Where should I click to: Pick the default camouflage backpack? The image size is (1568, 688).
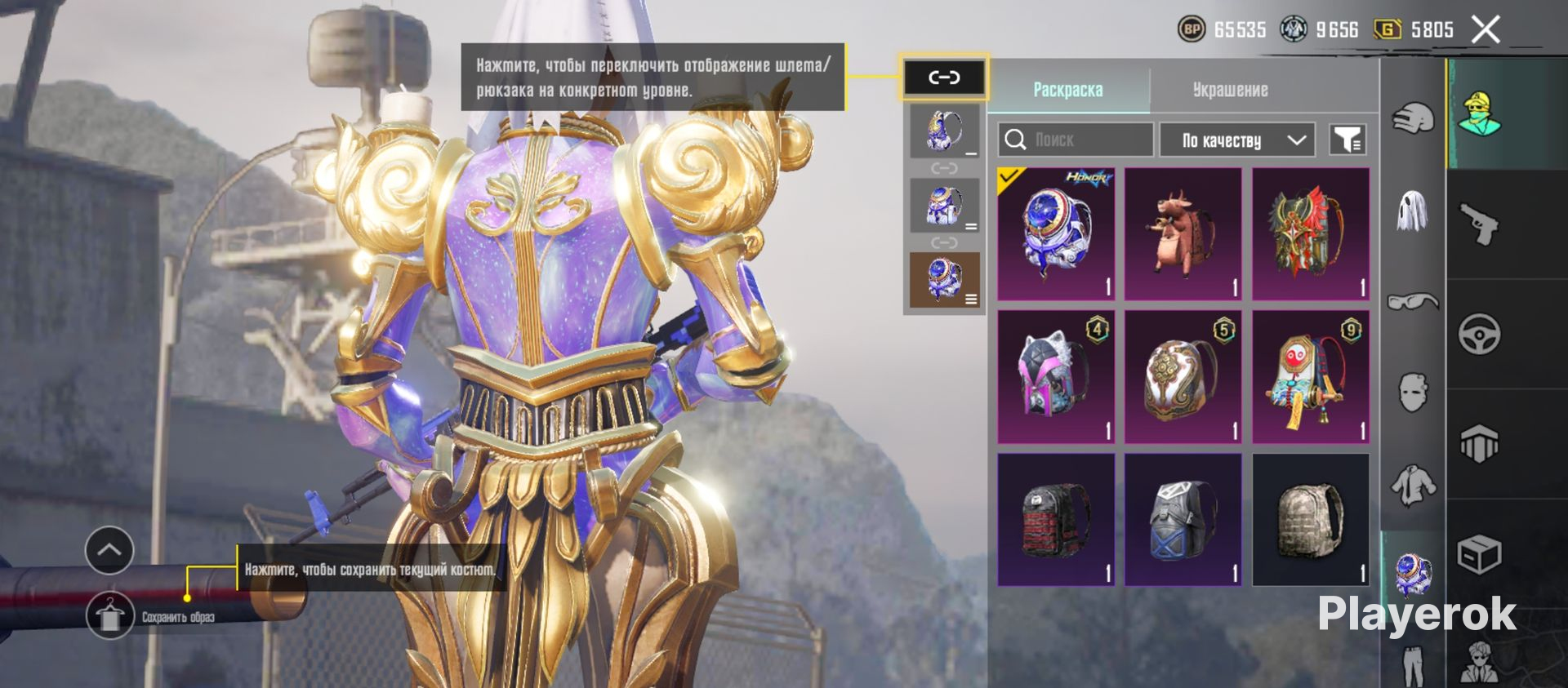1310,520
